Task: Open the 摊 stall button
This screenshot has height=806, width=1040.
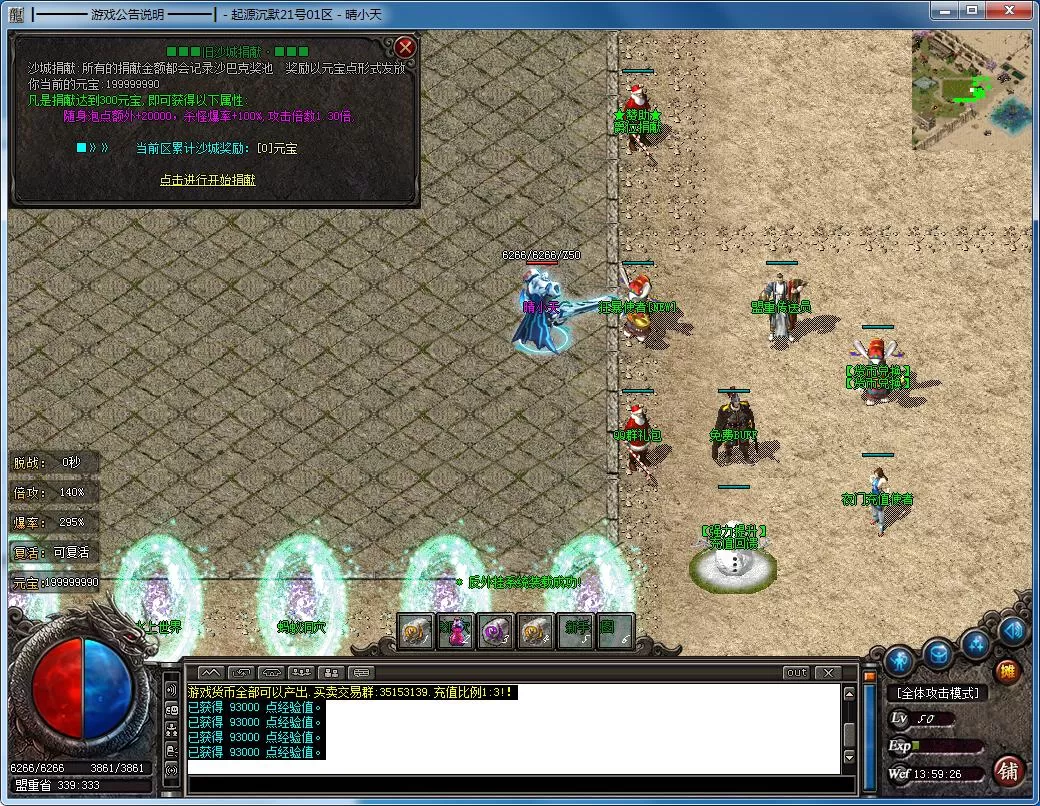Action: click(1007, 671)
